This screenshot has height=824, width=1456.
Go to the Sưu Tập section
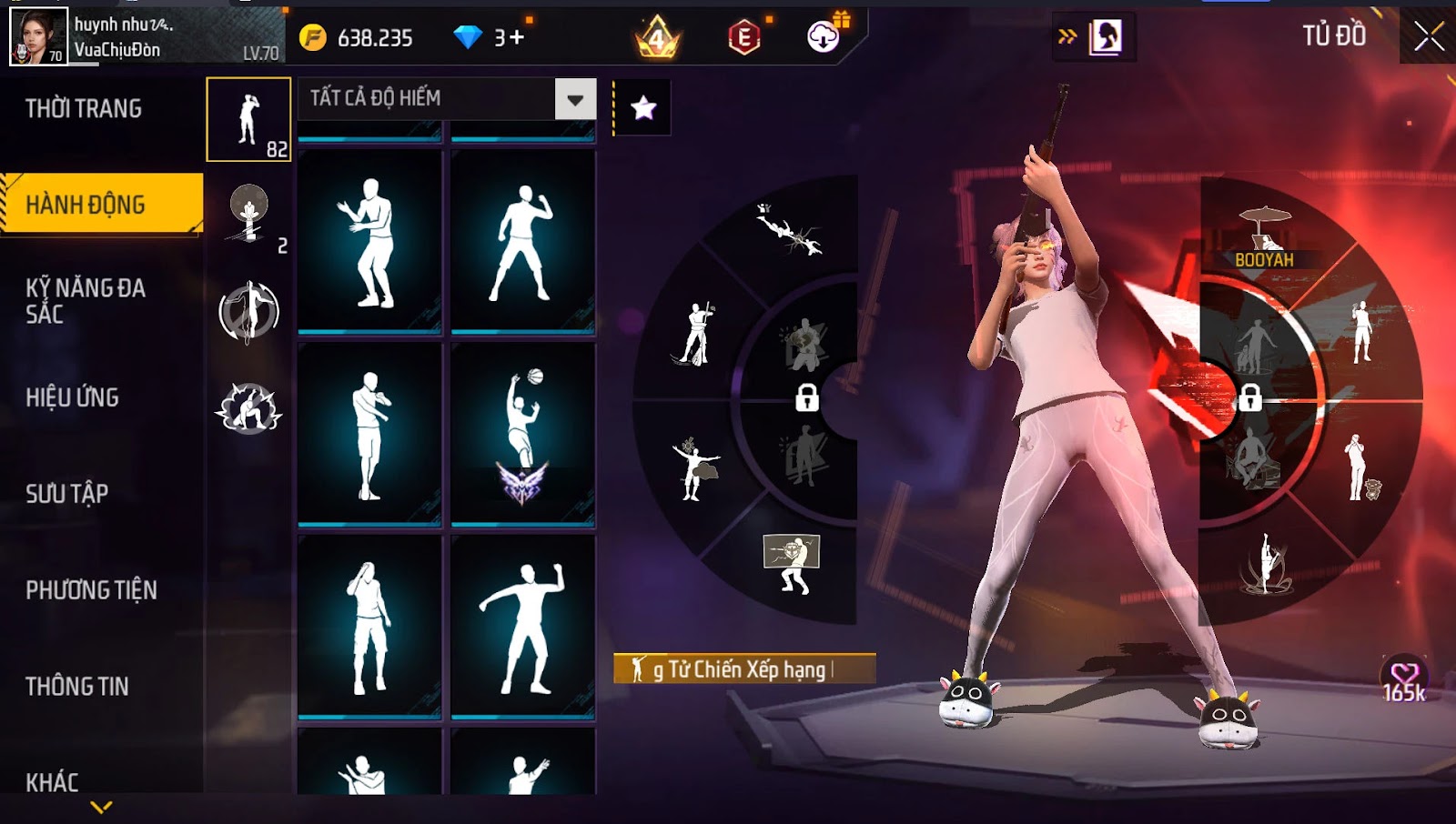pyautogui.click(x=67, y=494)
